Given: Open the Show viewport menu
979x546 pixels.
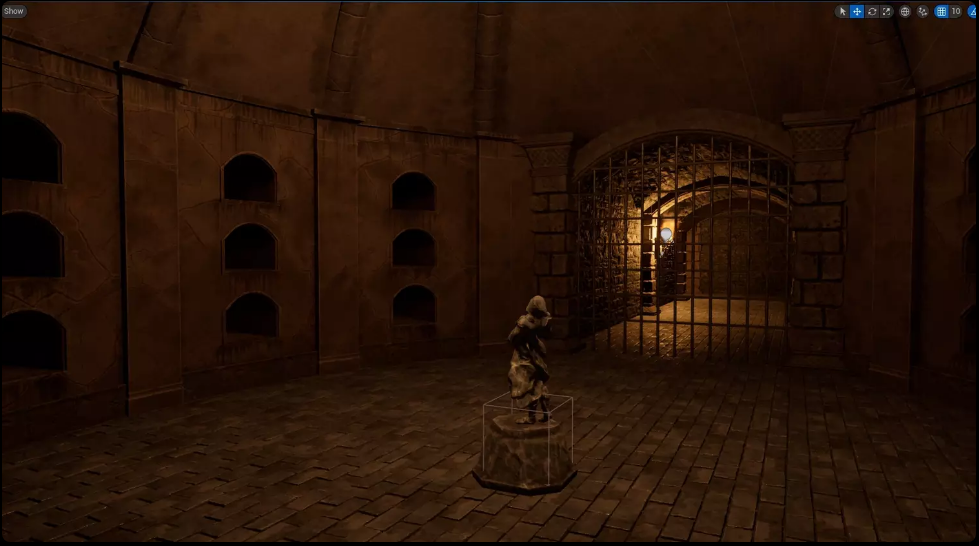Looking at the screenshot, I should click(14, 11).
